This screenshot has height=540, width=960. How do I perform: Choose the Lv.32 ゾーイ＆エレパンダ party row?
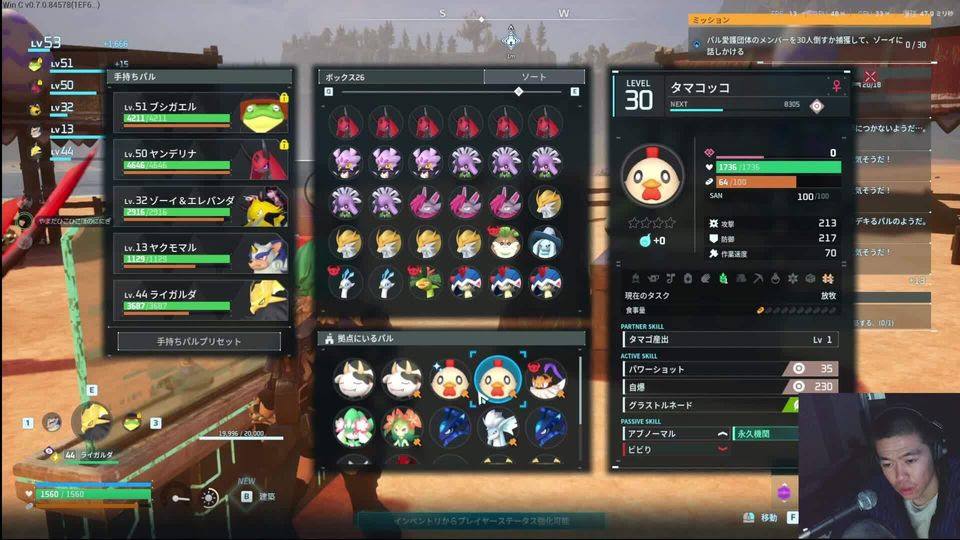200,207
